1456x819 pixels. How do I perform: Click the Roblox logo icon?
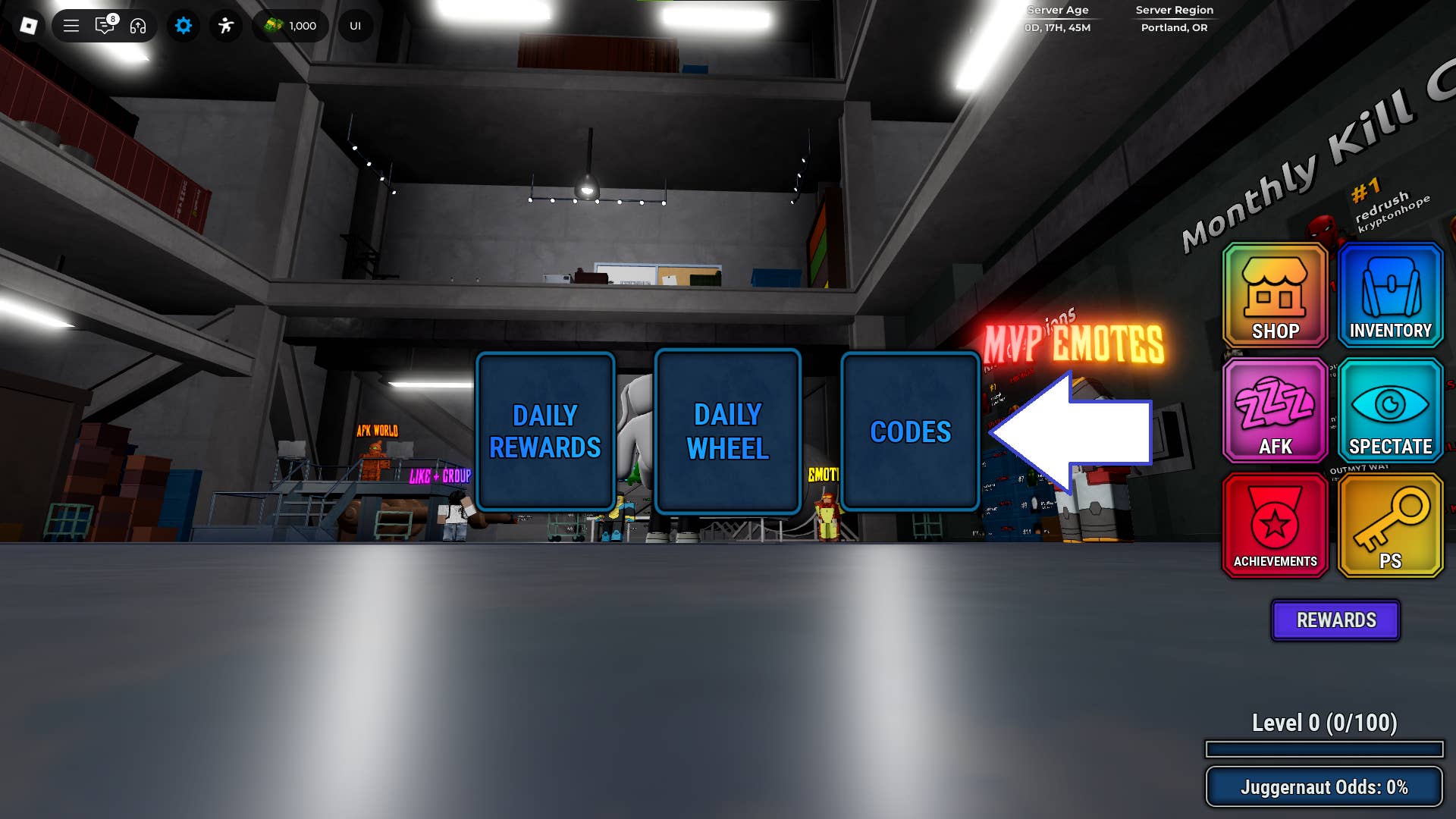coord(30,25)
